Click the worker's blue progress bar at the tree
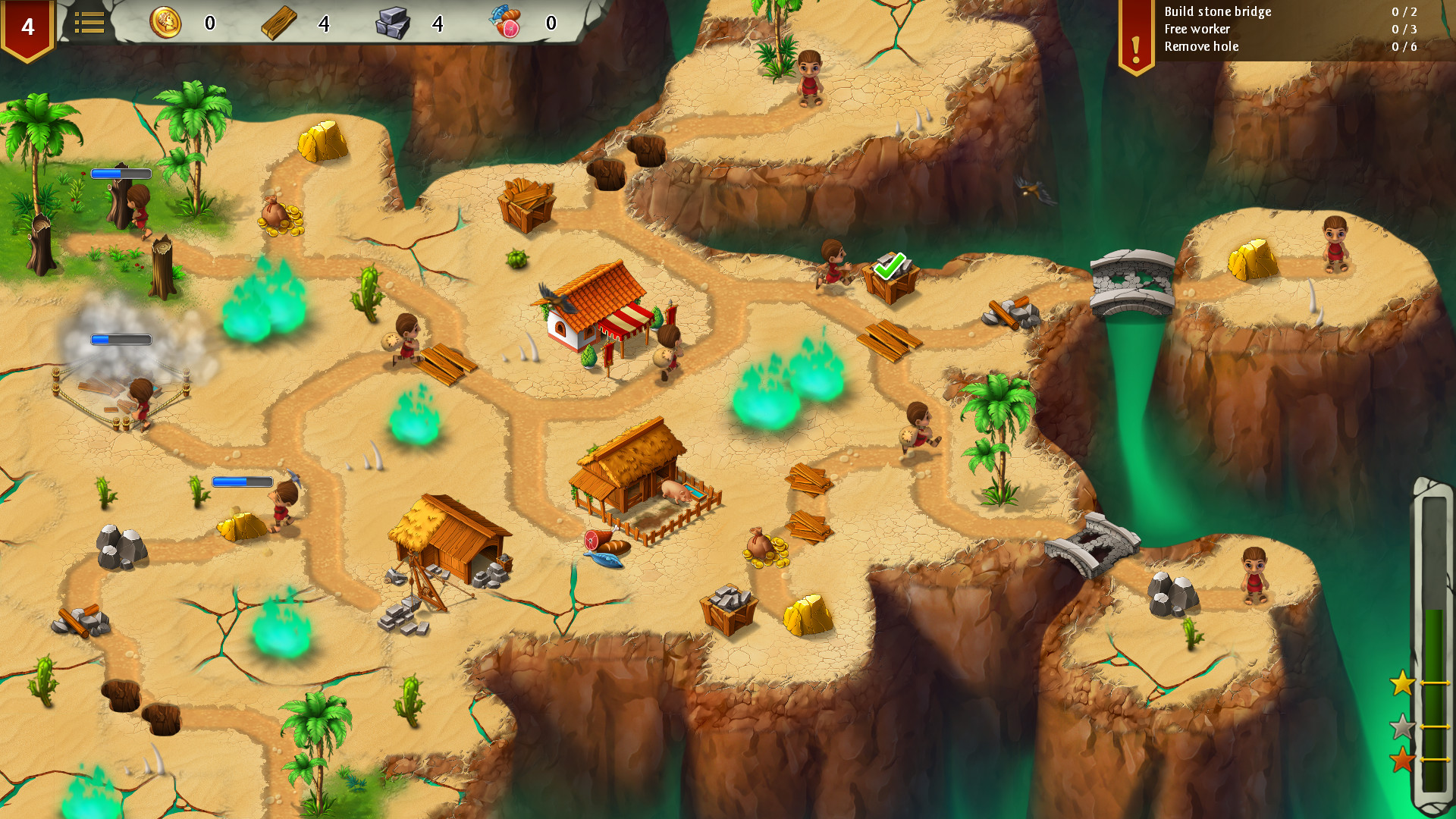 click(121, 173)
